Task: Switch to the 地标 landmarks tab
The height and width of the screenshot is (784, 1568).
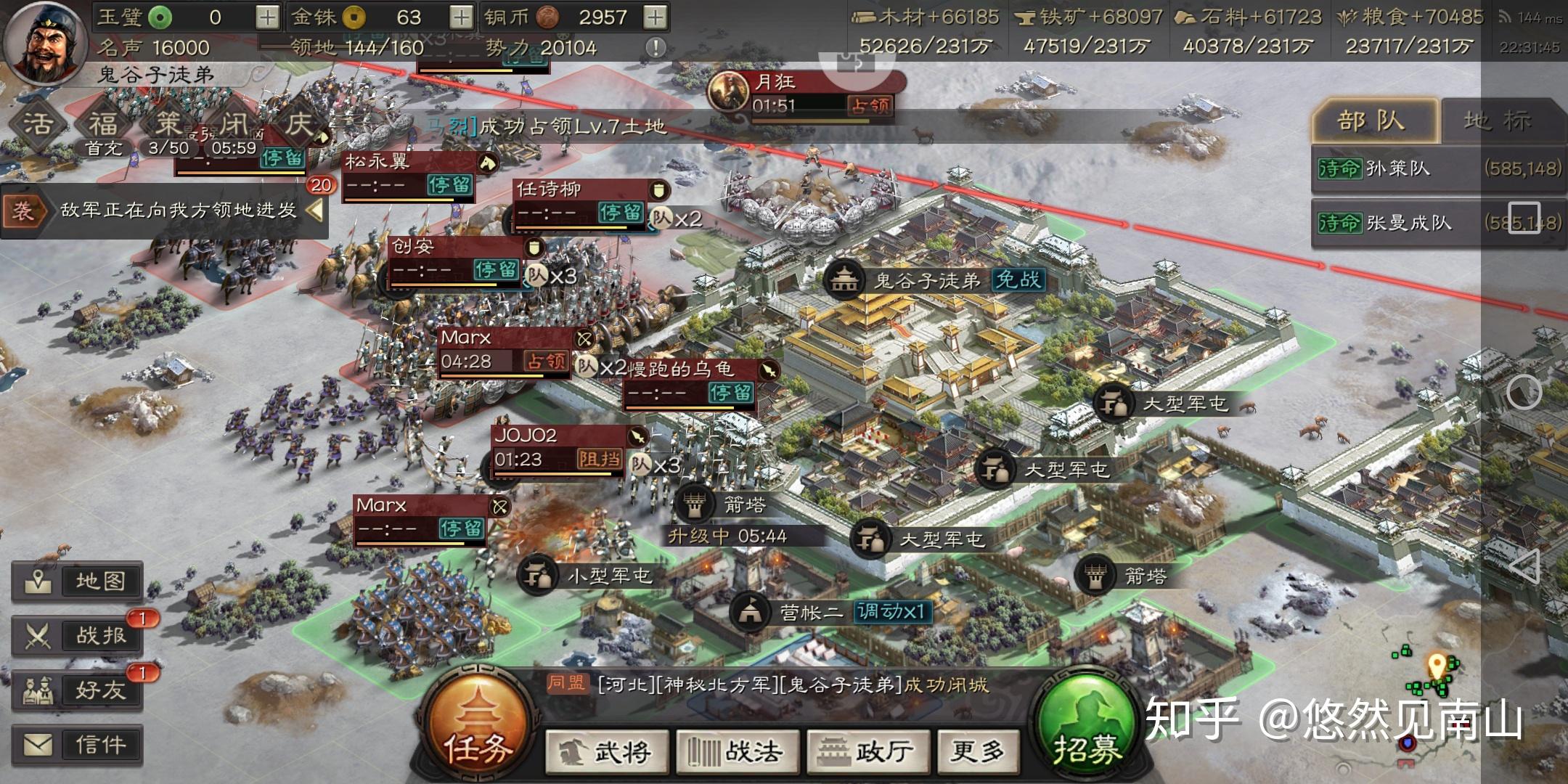Action: point(1500,120)
